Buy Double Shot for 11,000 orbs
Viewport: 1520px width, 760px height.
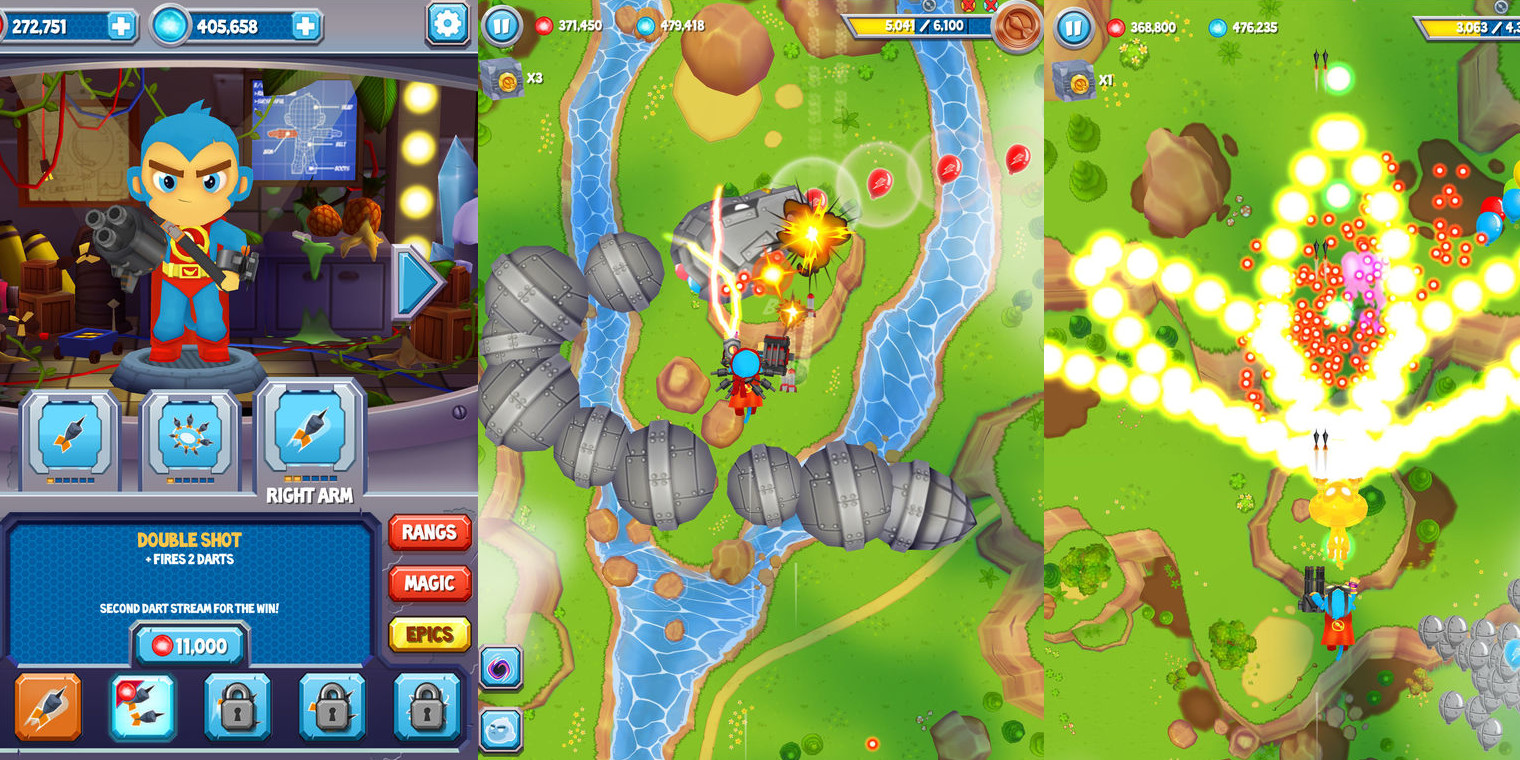(190, 645)
